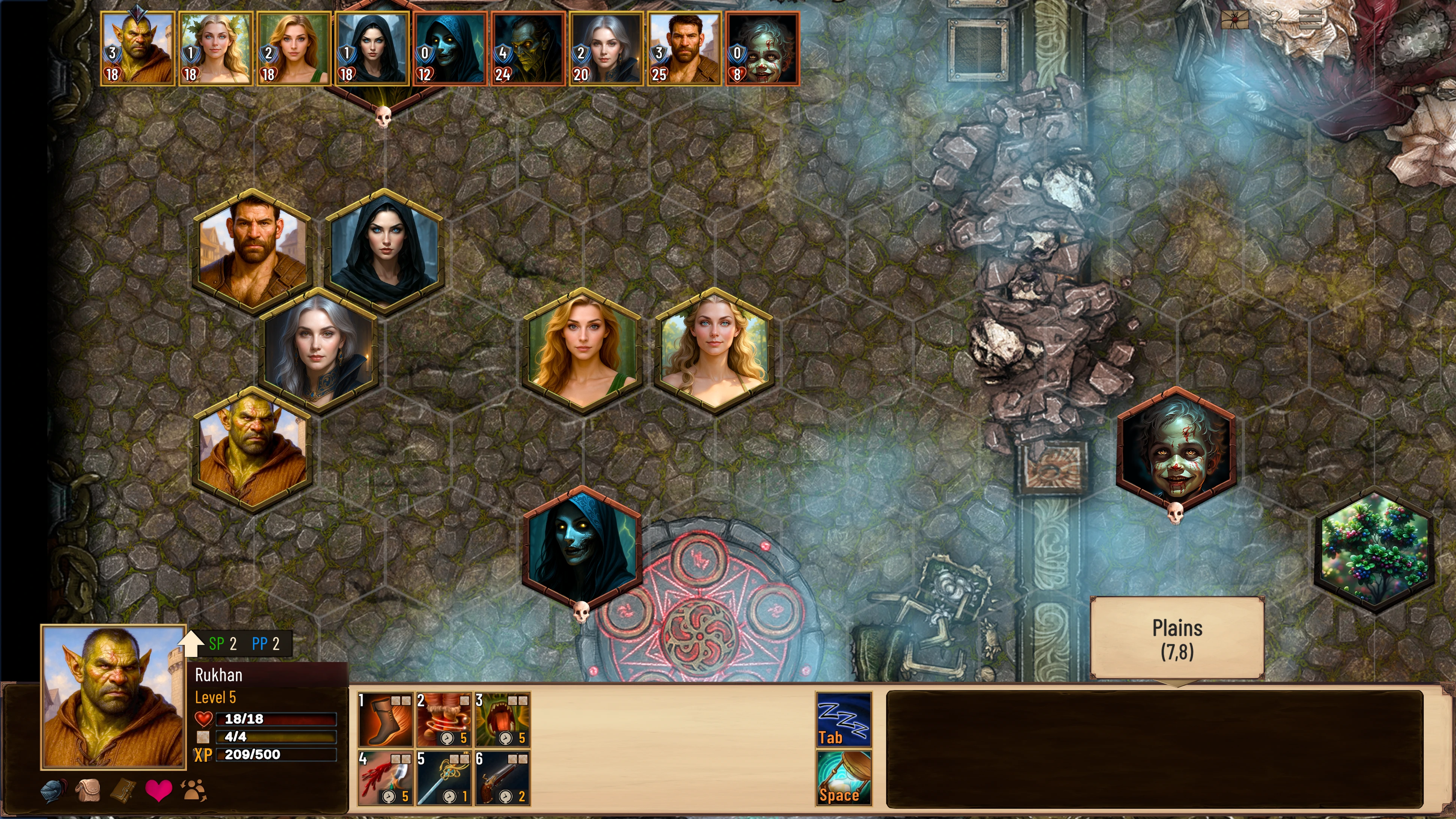Activate the spinning feet ability in slot 2

444,719
